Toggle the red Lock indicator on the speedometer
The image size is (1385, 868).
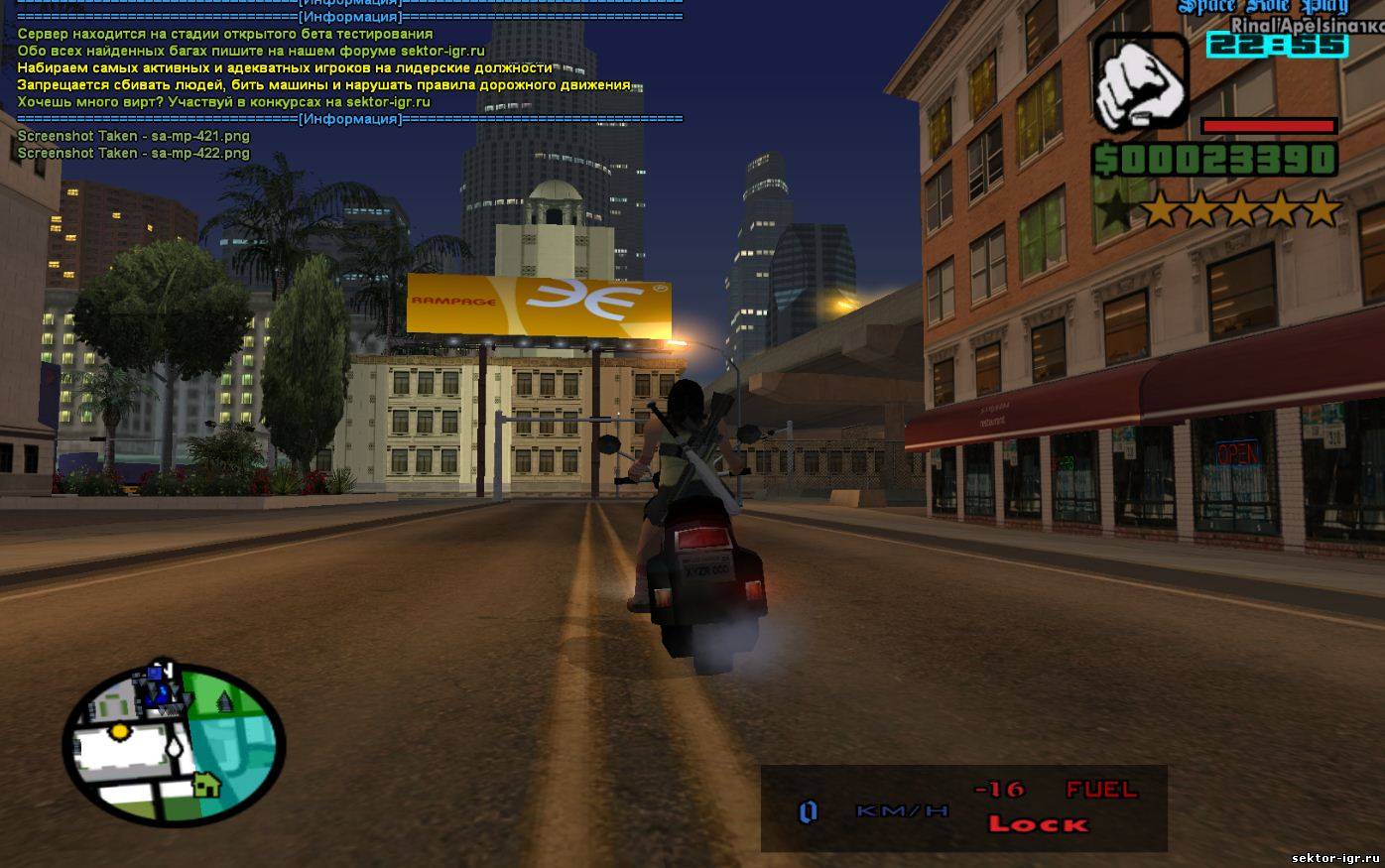(1038, 823)
